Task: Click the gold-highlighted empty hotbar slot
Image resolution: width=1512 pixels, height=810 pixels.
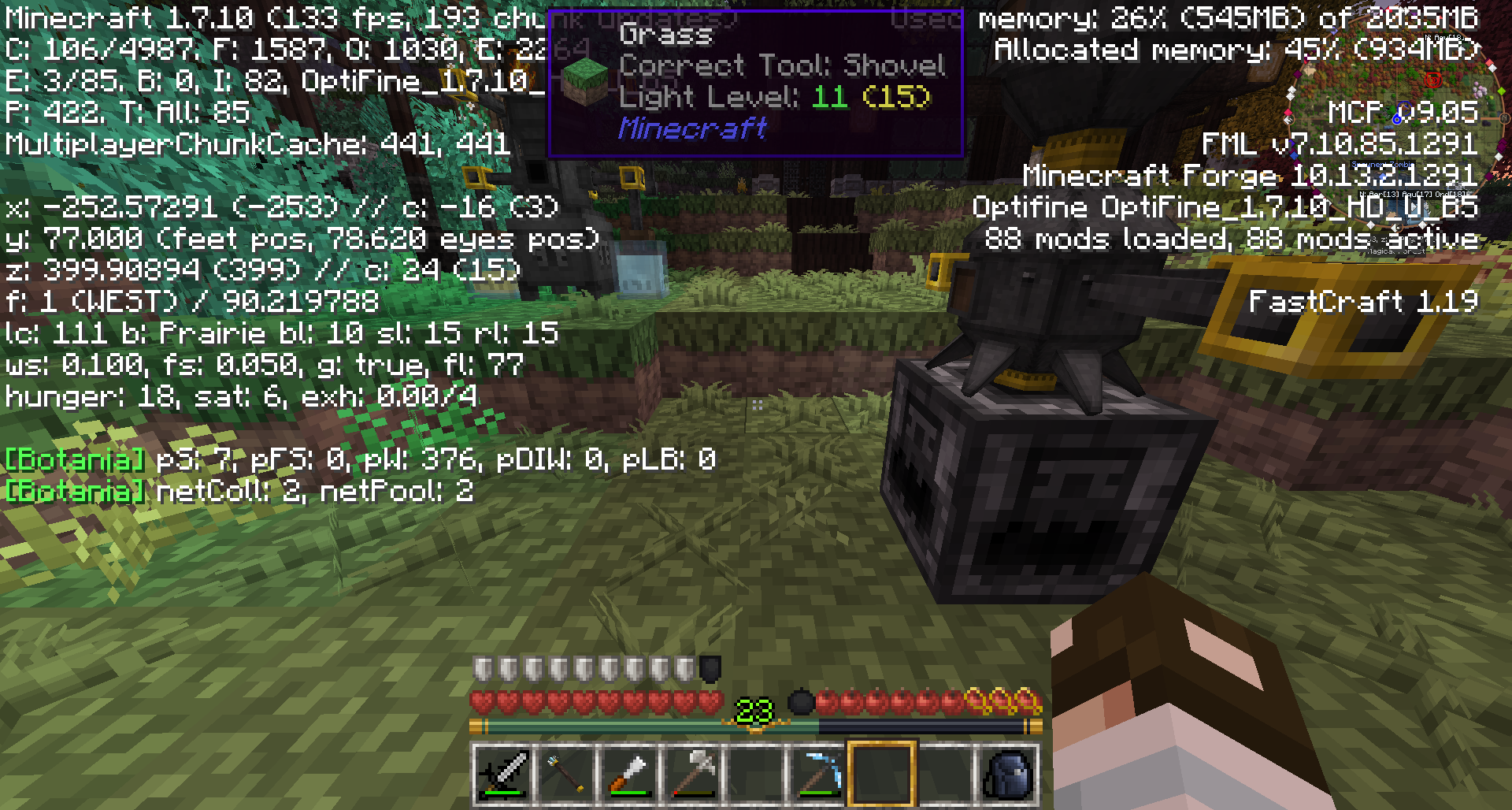Action: (881, 773)
